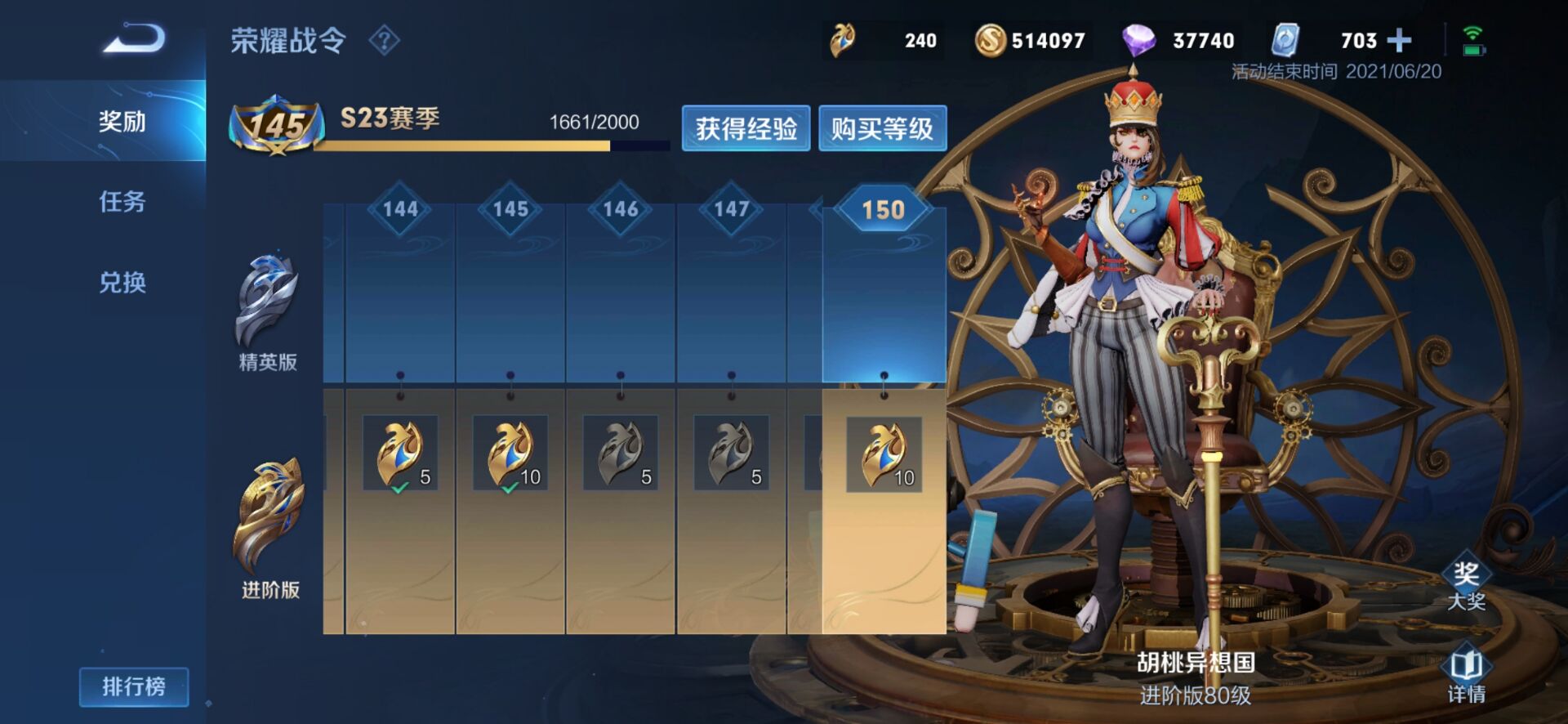The image size is (1568, 724).
Task: Tap the level 147 locked reward
Action: coord(731,454)
